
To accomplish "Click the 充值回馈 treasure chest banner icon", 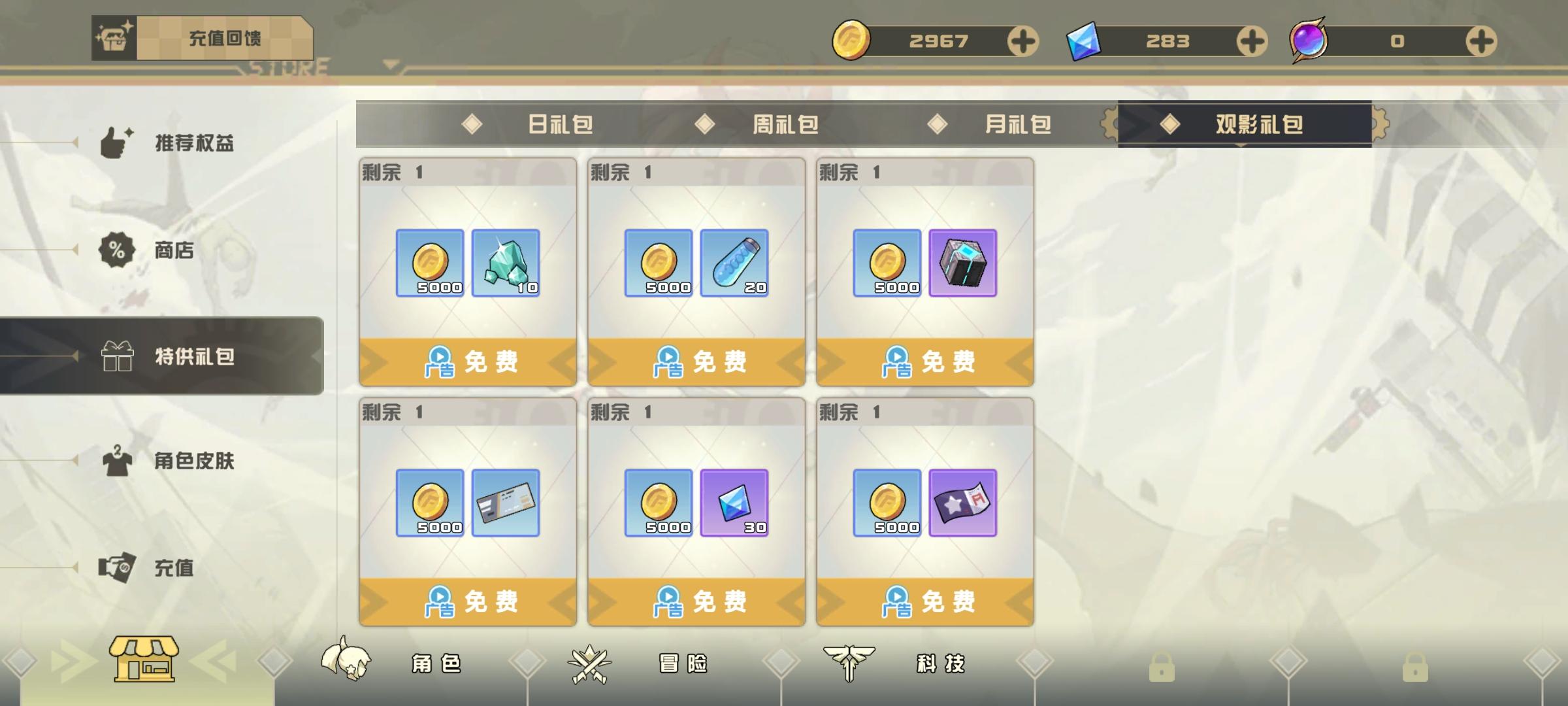I will point(114,37).
